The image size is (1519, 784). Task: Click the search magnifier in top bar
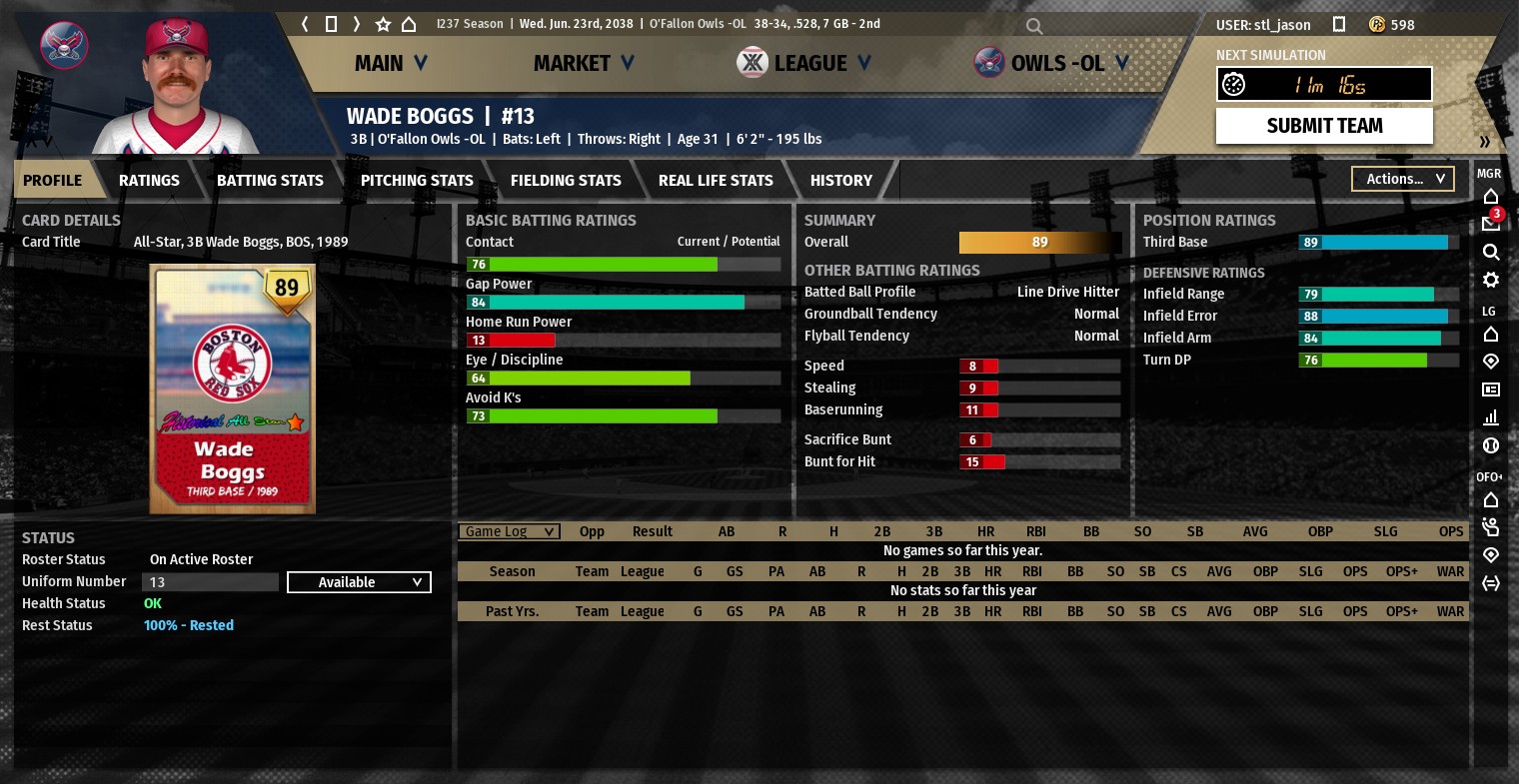(1034, 26)
